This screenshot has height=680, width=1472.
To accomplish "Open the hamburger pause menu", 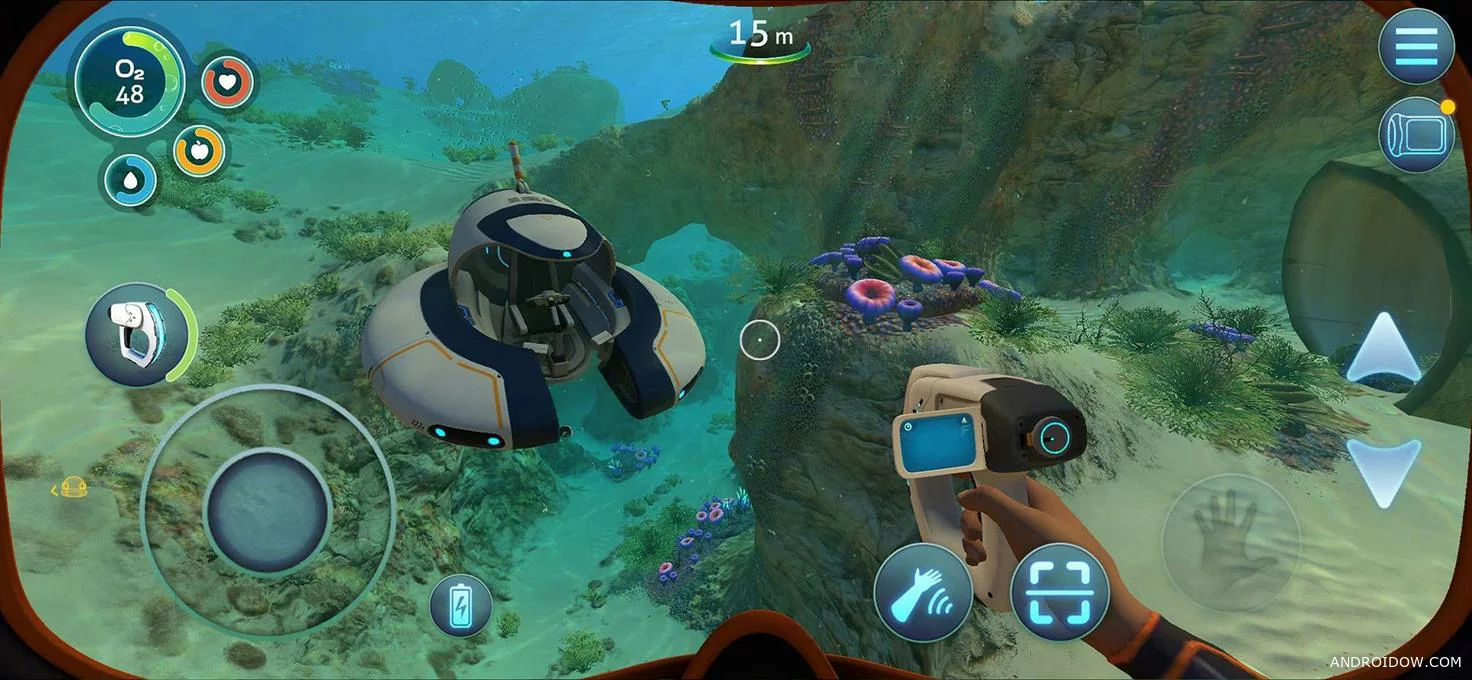I will point(1416,45).
